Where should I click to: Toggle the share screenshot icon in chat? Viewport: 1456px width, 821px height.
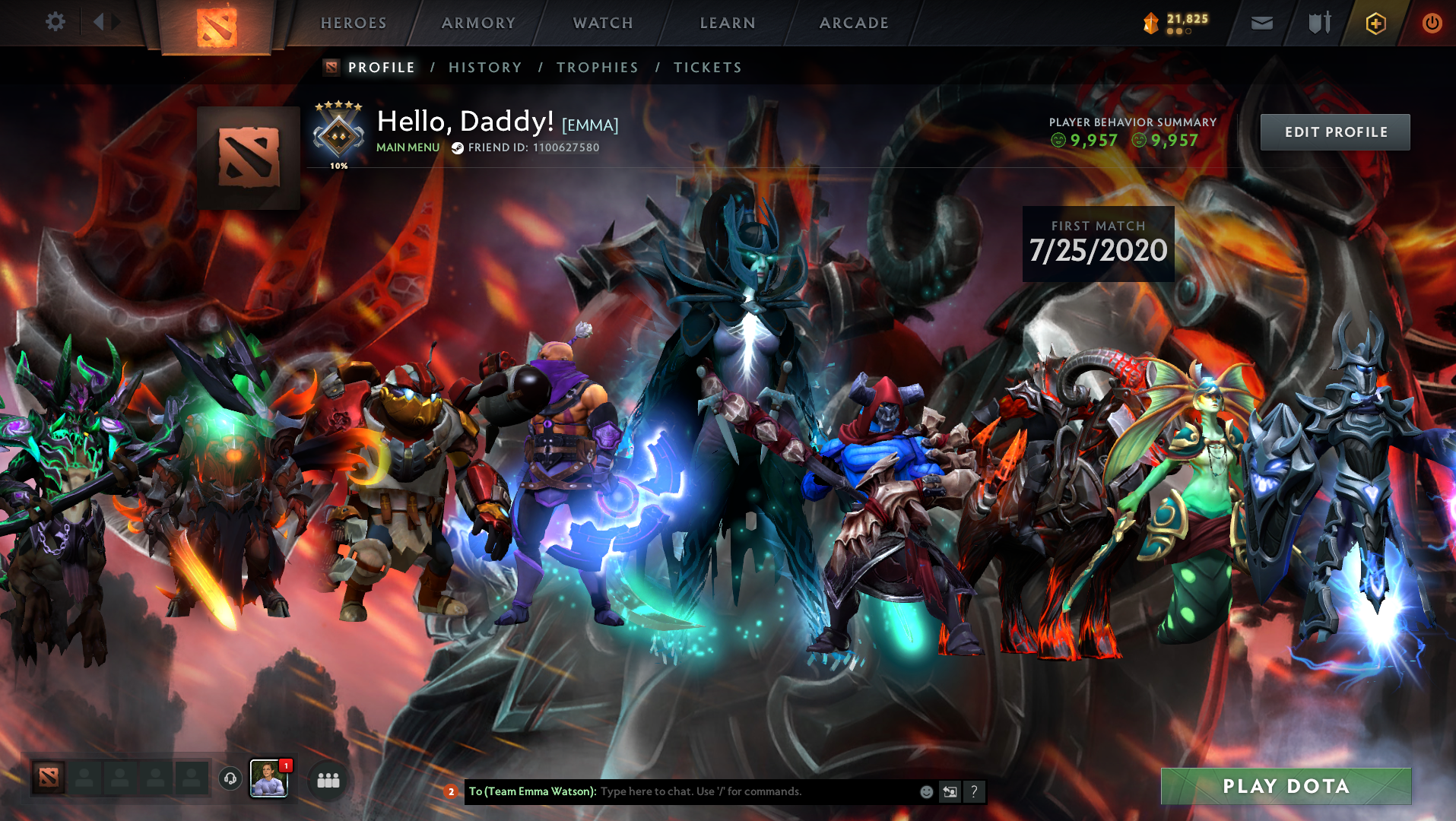tap(950, 791)
